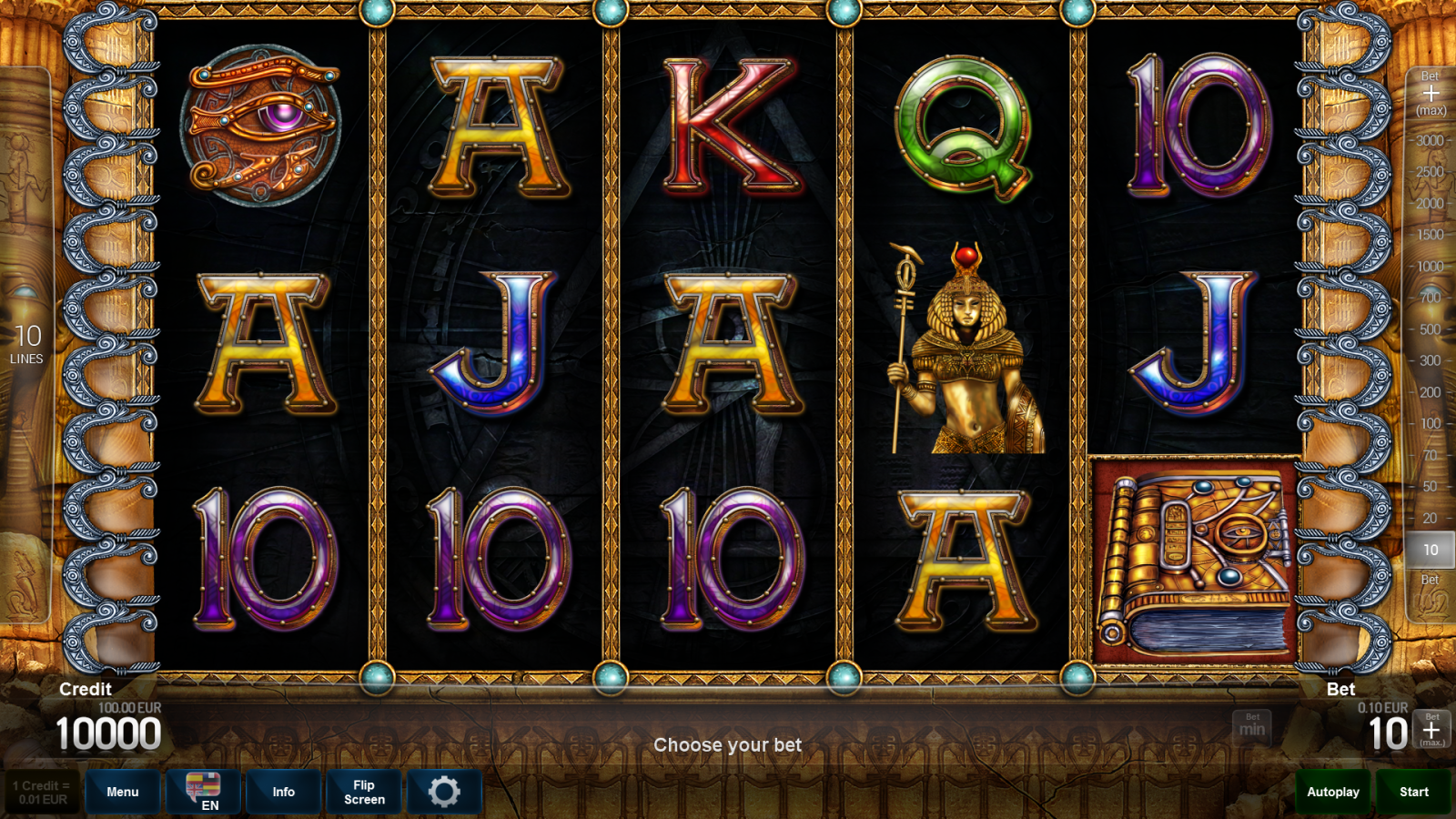The image size is (1456, 819).
Task: Expand the Bet panel at the ladder bottom
Action: point(1429,581)
